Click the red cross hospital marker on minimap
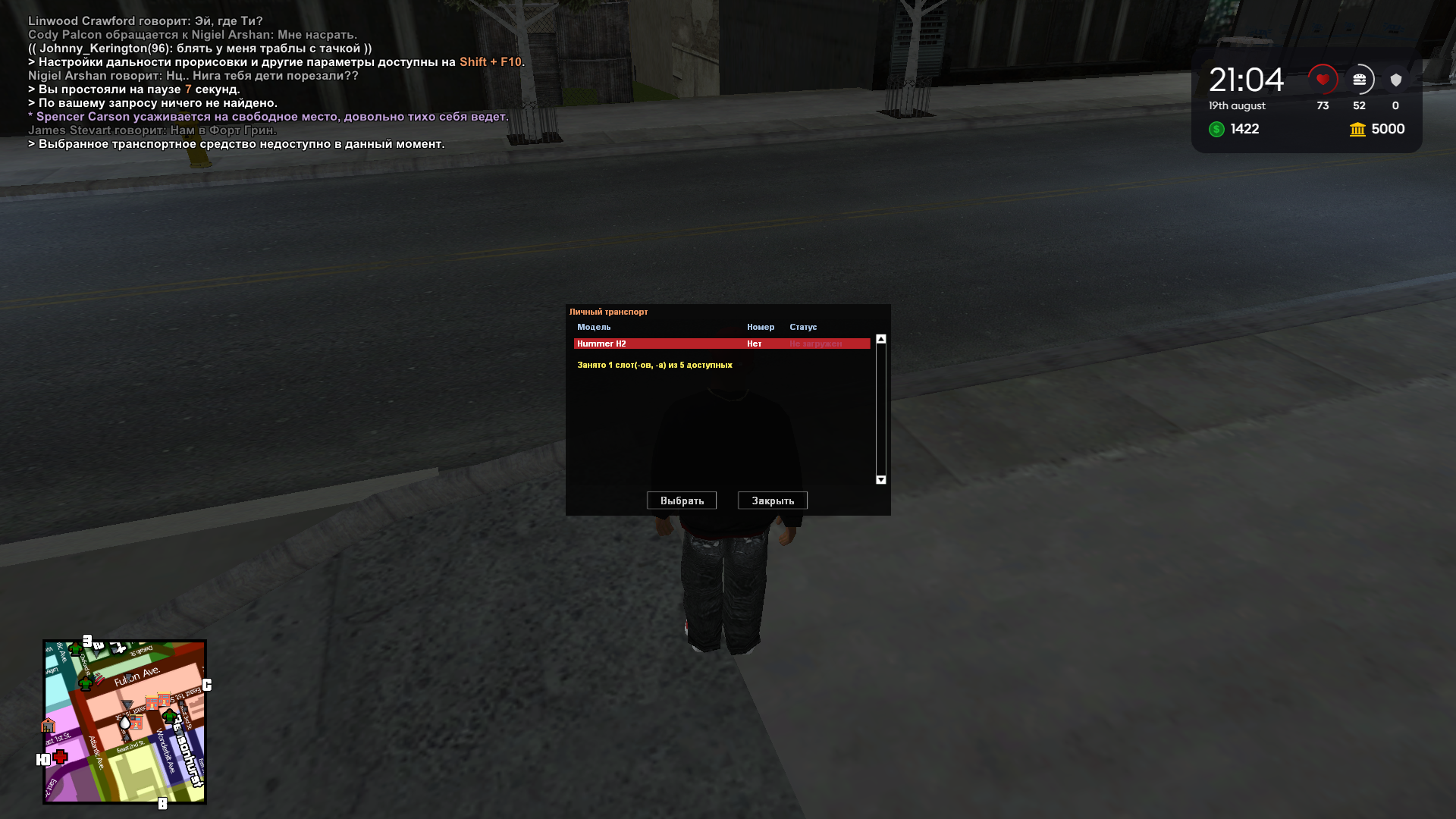 (61, 756)
